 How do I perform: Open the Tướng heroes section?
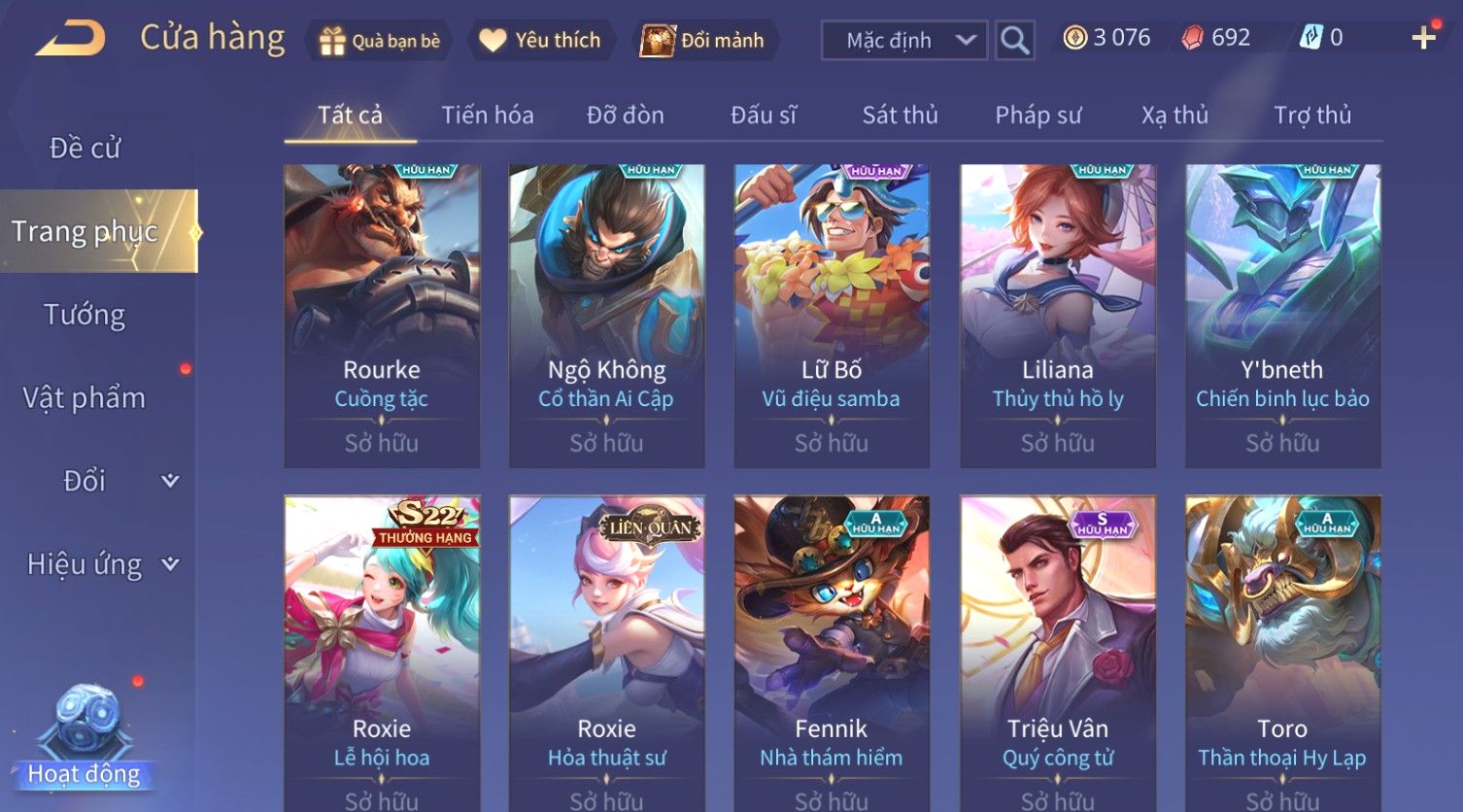(x=85, y=315)
